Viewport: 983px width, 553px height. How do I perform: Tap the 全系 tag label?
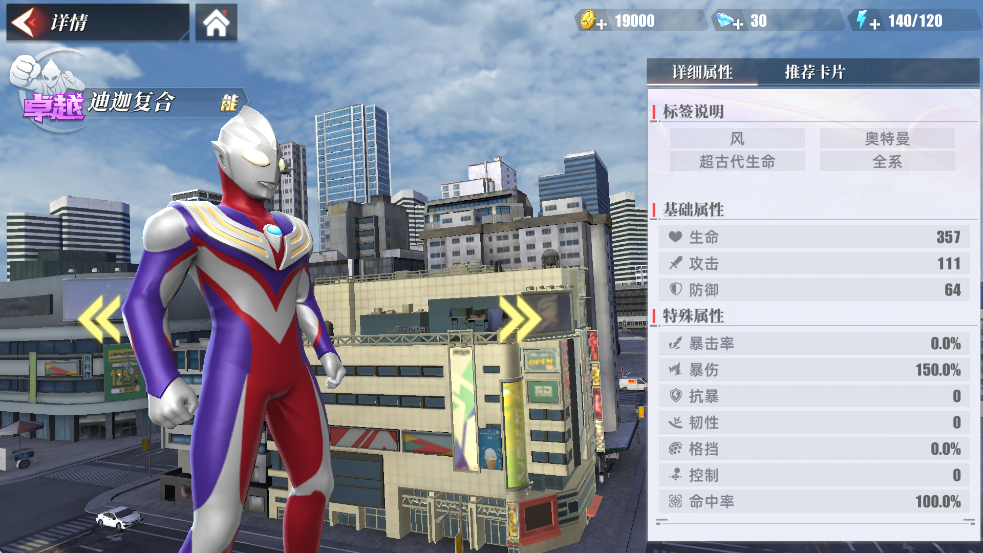point(887,161)
